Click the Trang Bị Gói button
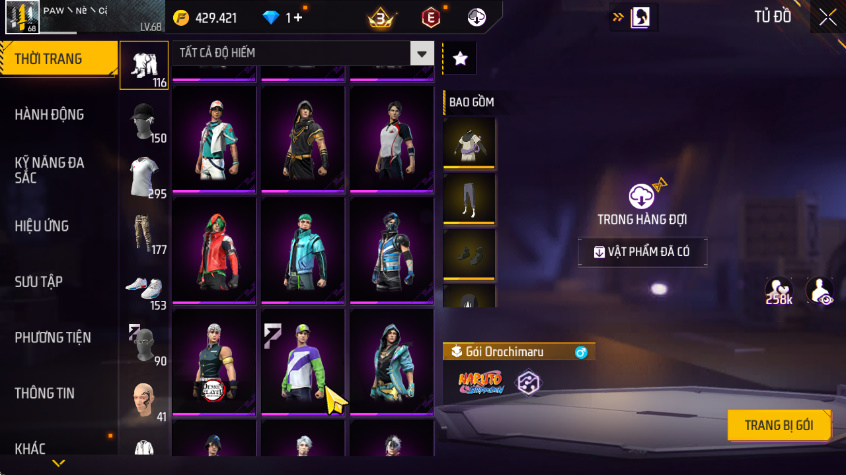 pos(779,425)
